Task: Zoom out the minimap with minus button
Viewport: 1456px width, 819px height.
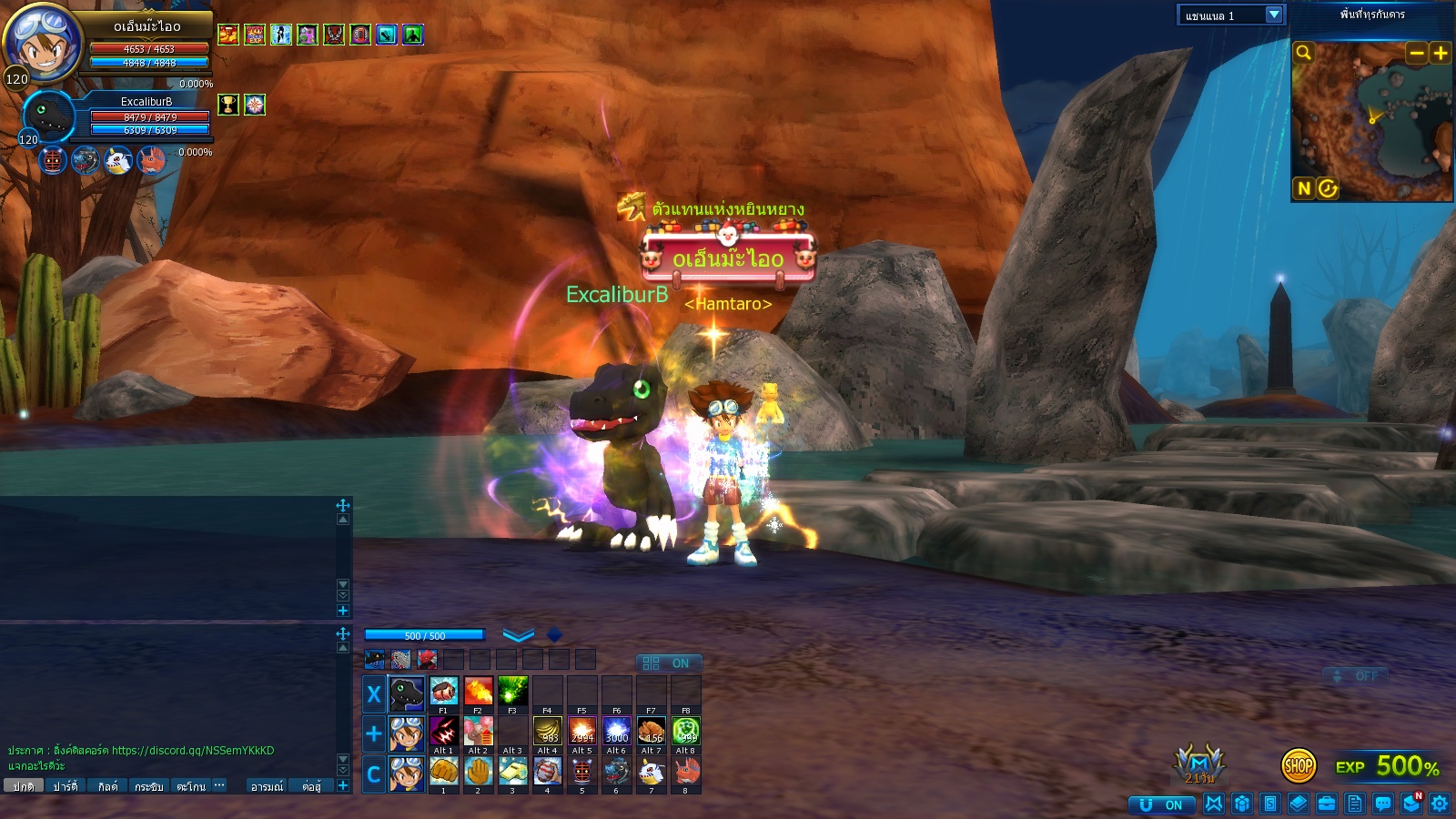Action: (x=1416, y=53)
